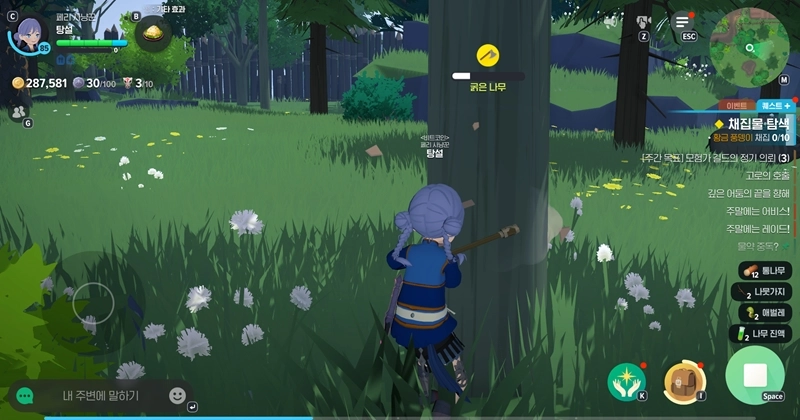Select the 퀘스트 + tab
Screen dimensions: 800x420
coord(776,104)
